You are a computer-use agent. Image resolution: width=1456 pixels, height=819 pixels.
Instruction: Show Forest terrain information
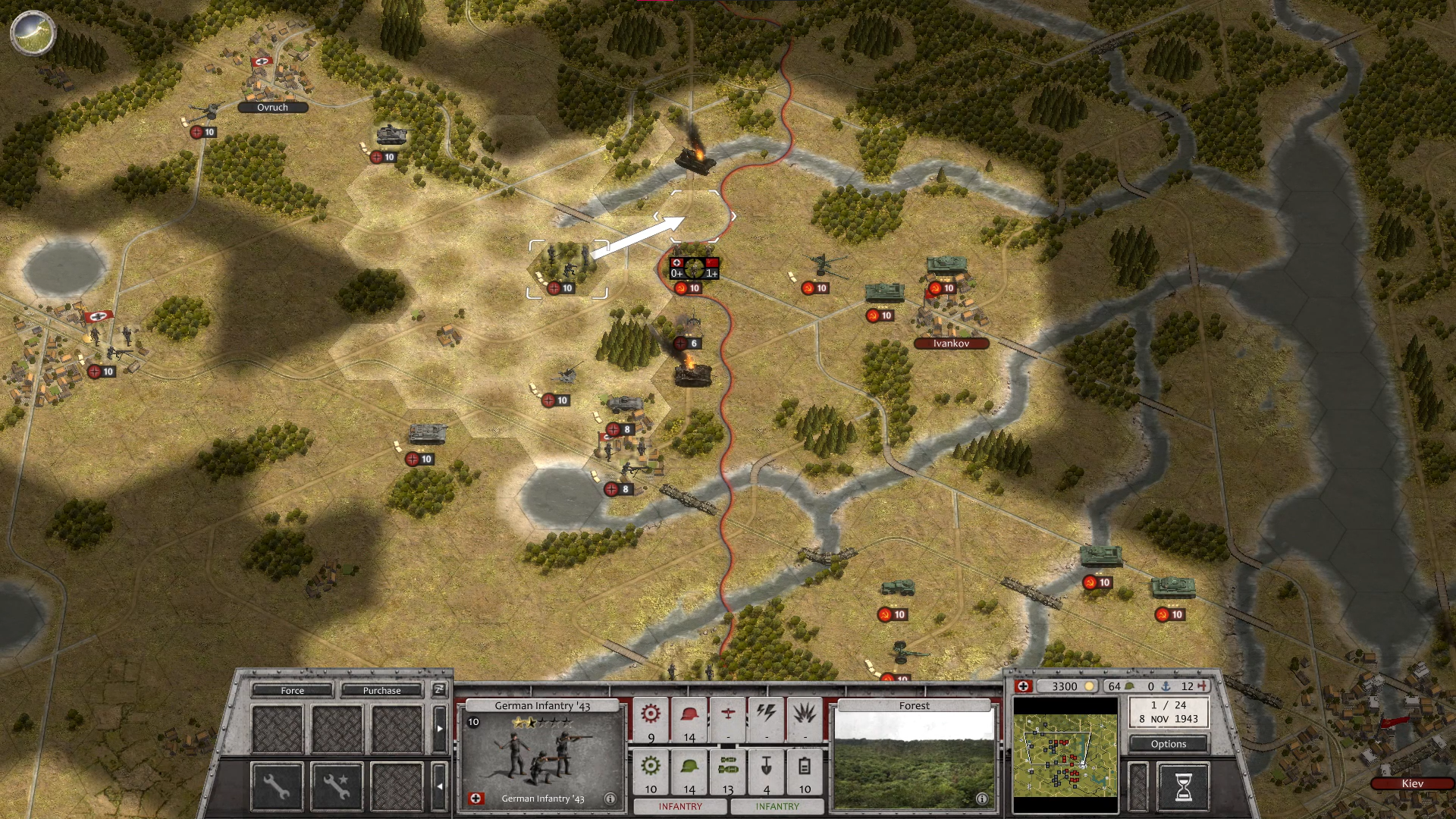point(981,799)
